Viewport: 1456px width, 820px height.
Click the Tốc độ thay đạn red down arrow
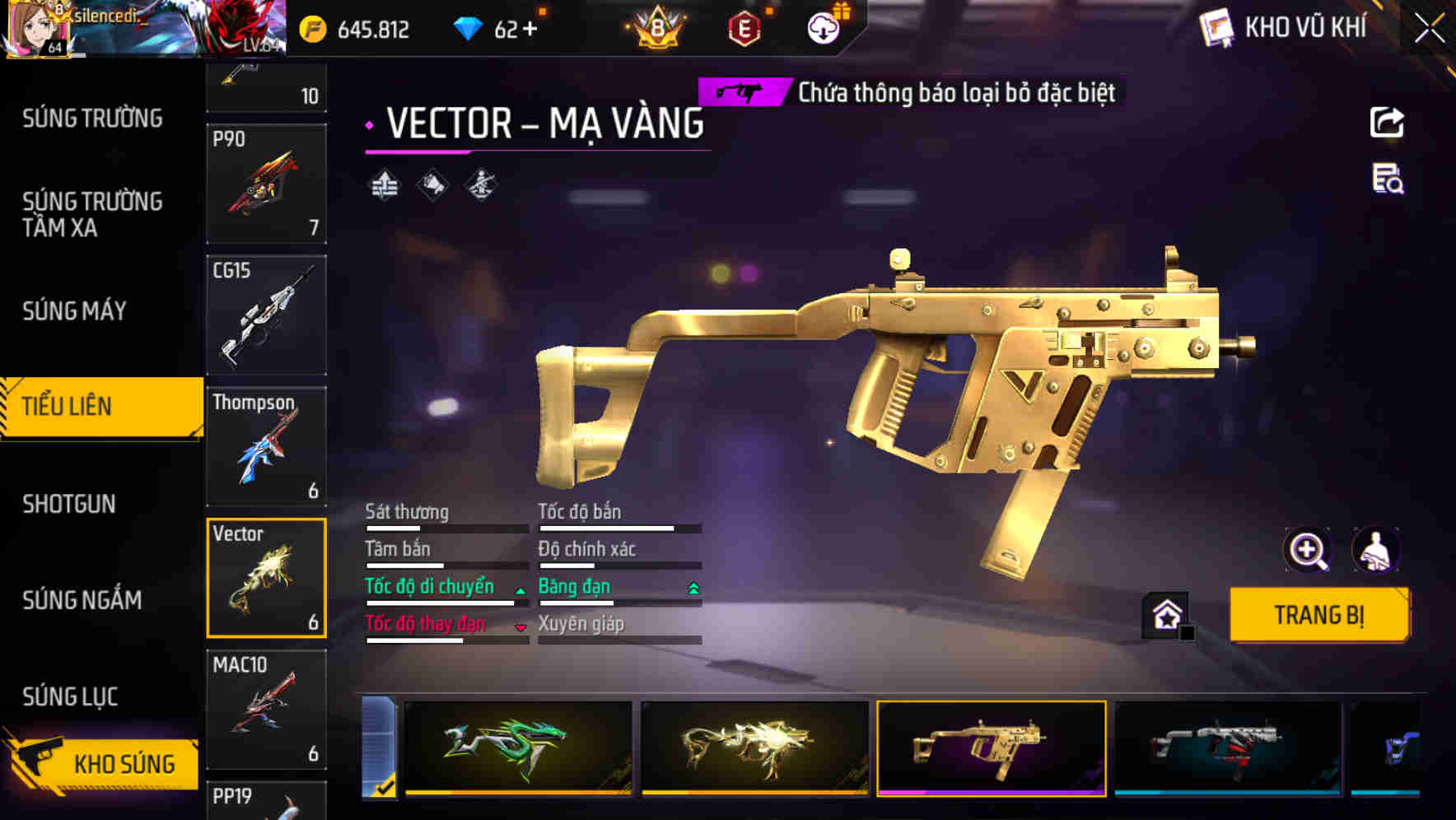click(520, 627)
